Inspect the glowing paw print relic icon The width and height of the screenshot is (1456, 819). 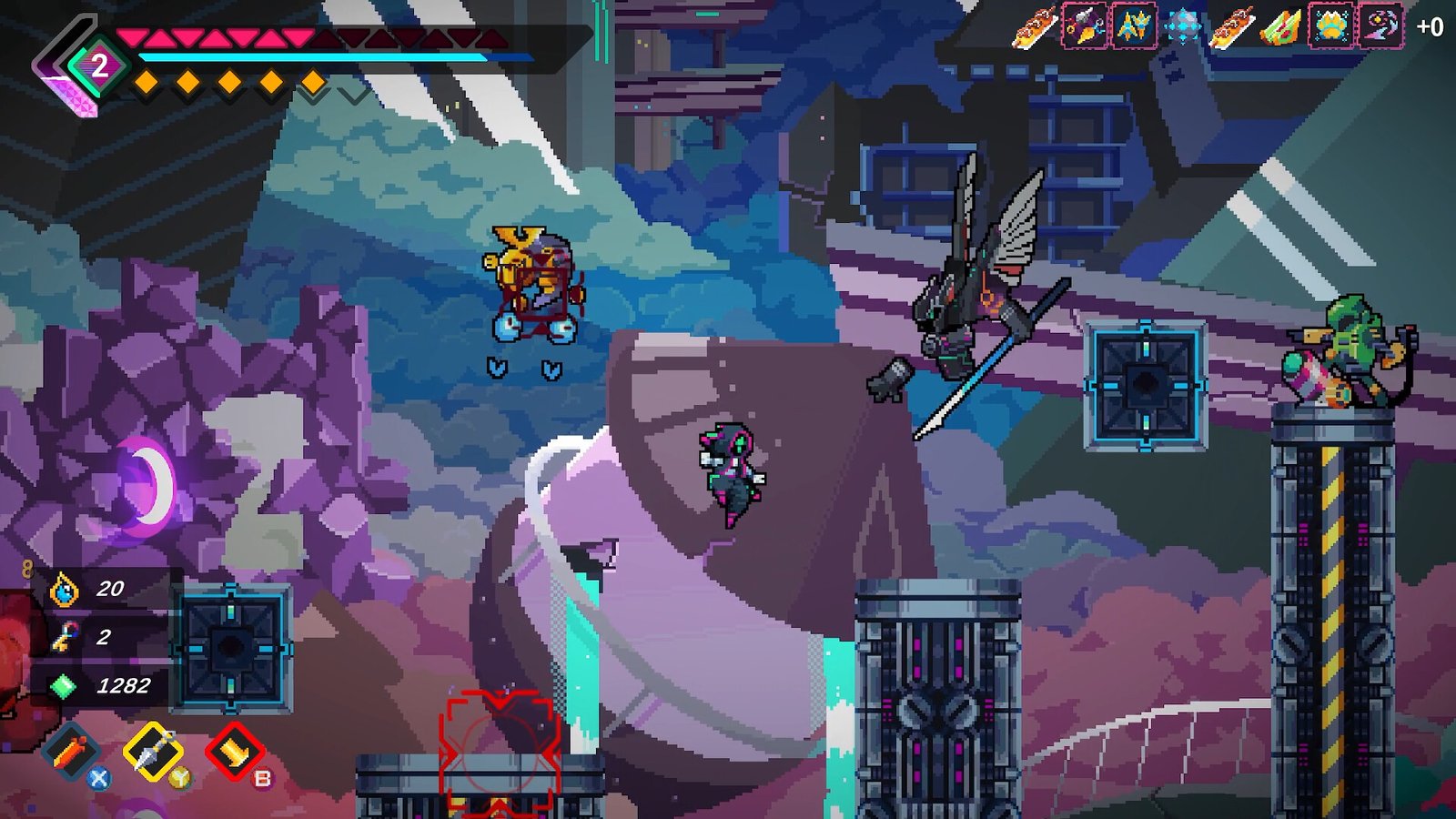1330,27
